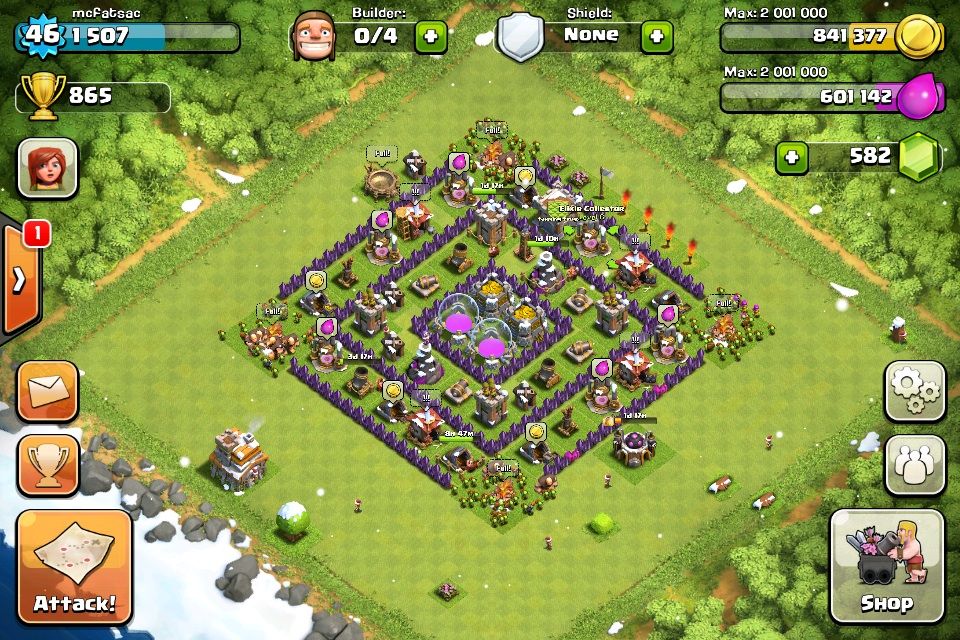960x640 pixels.
Task: Open the mail envelope inbox
Action: point(47,391)
